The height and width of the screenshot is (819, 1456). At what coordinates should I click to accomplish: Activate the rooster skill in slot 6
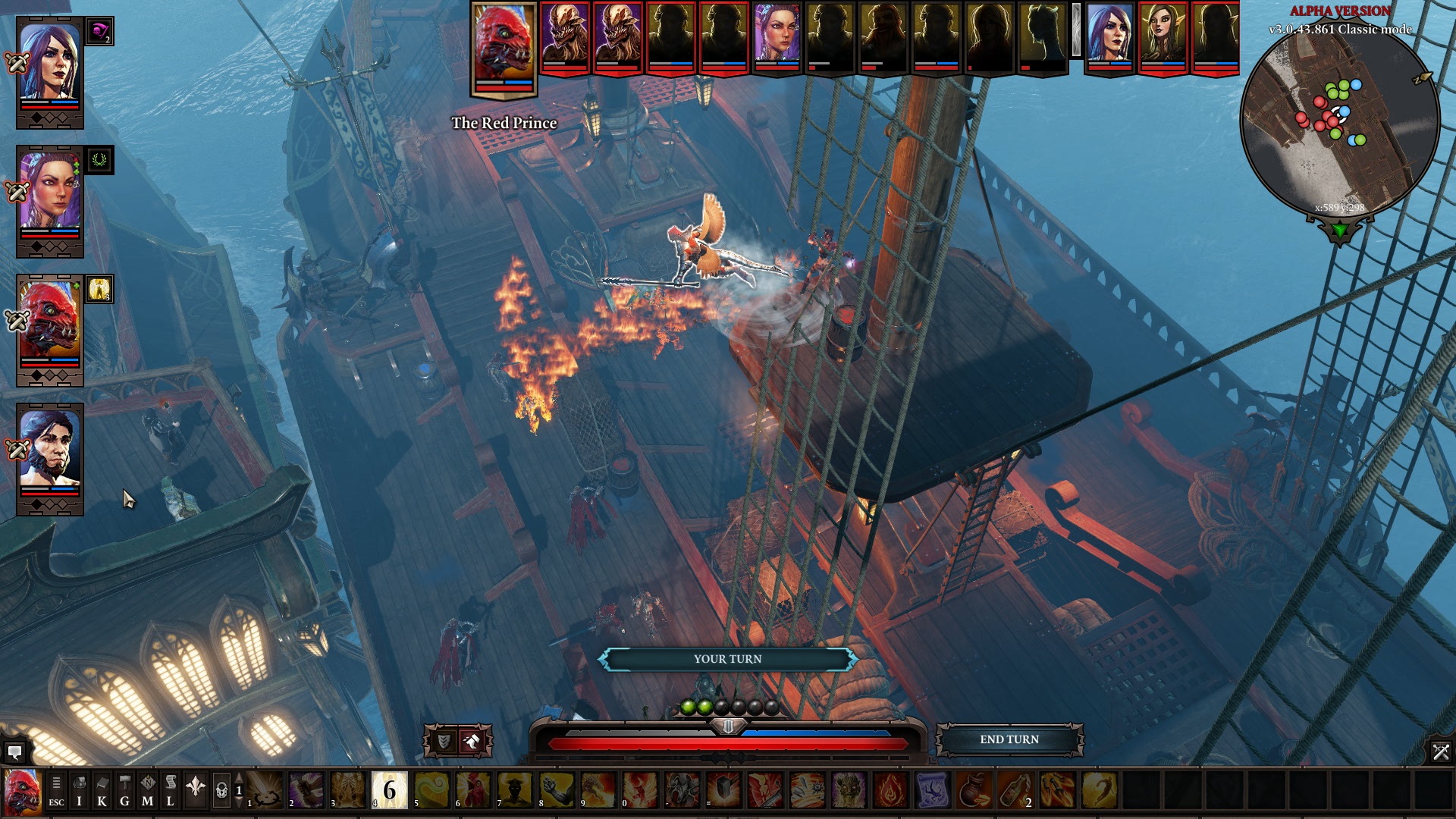pyautogui.click(x=473, y=790)
